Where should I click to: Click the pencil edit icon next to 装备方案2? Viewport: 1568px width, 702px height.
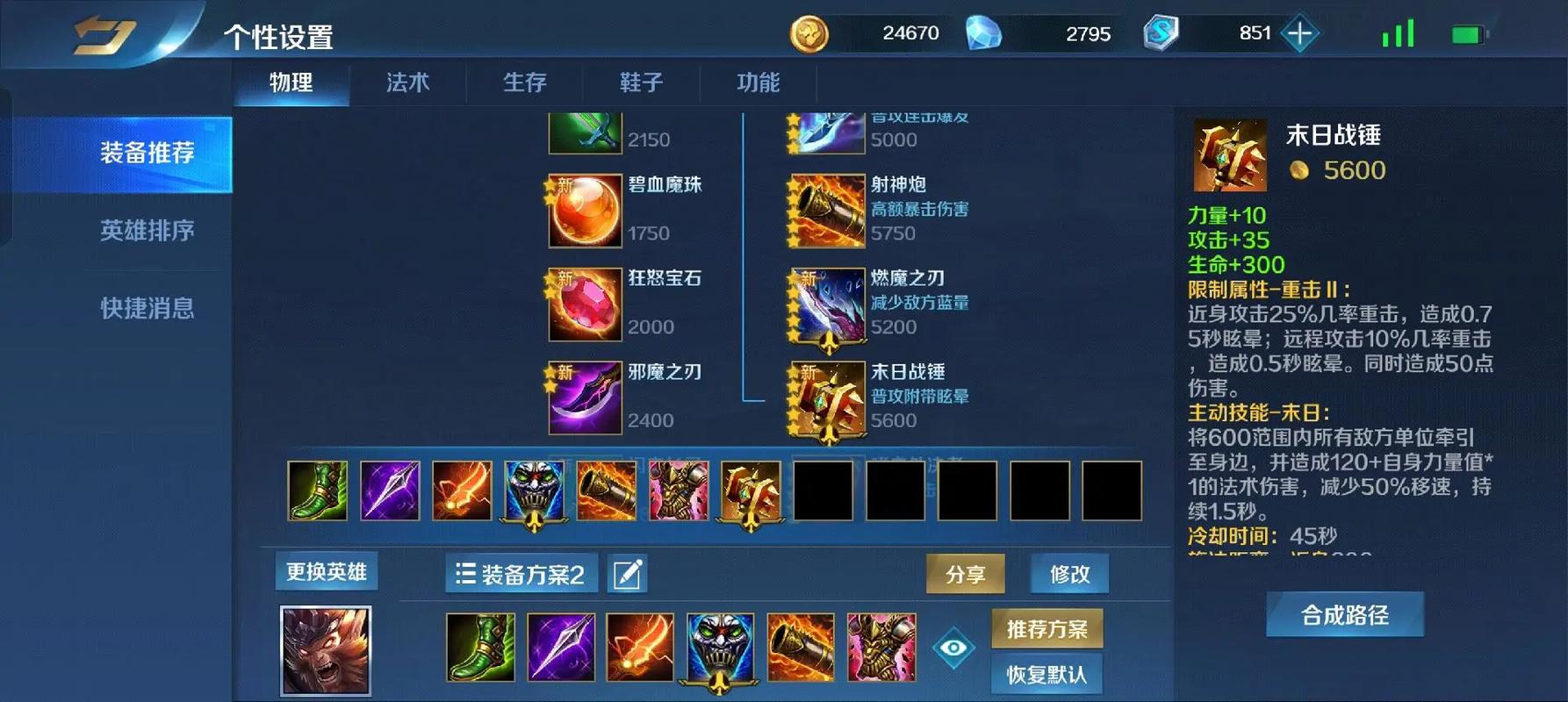click(627, 573)
